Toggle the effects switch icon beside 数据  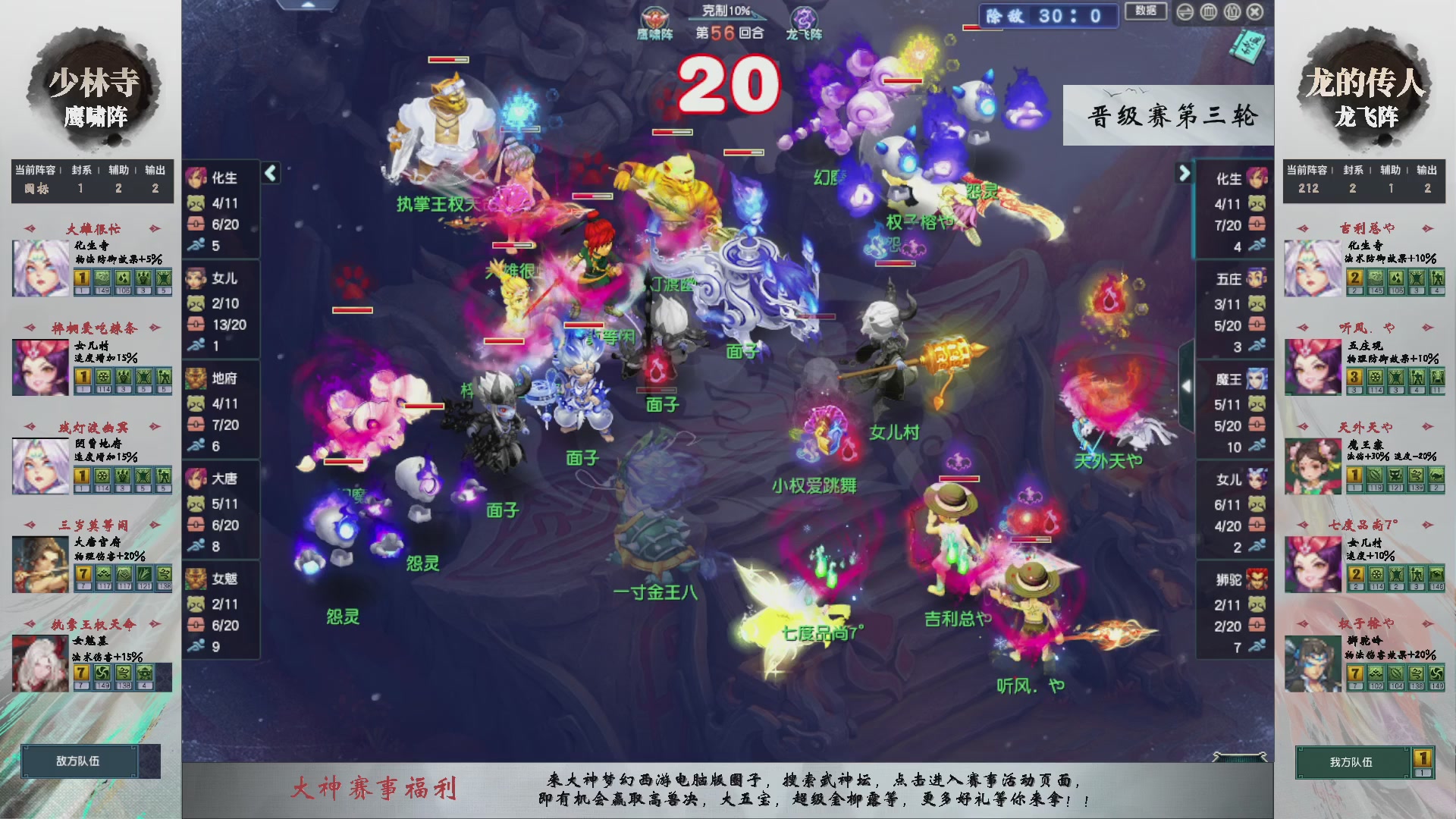coord(1185,12)
